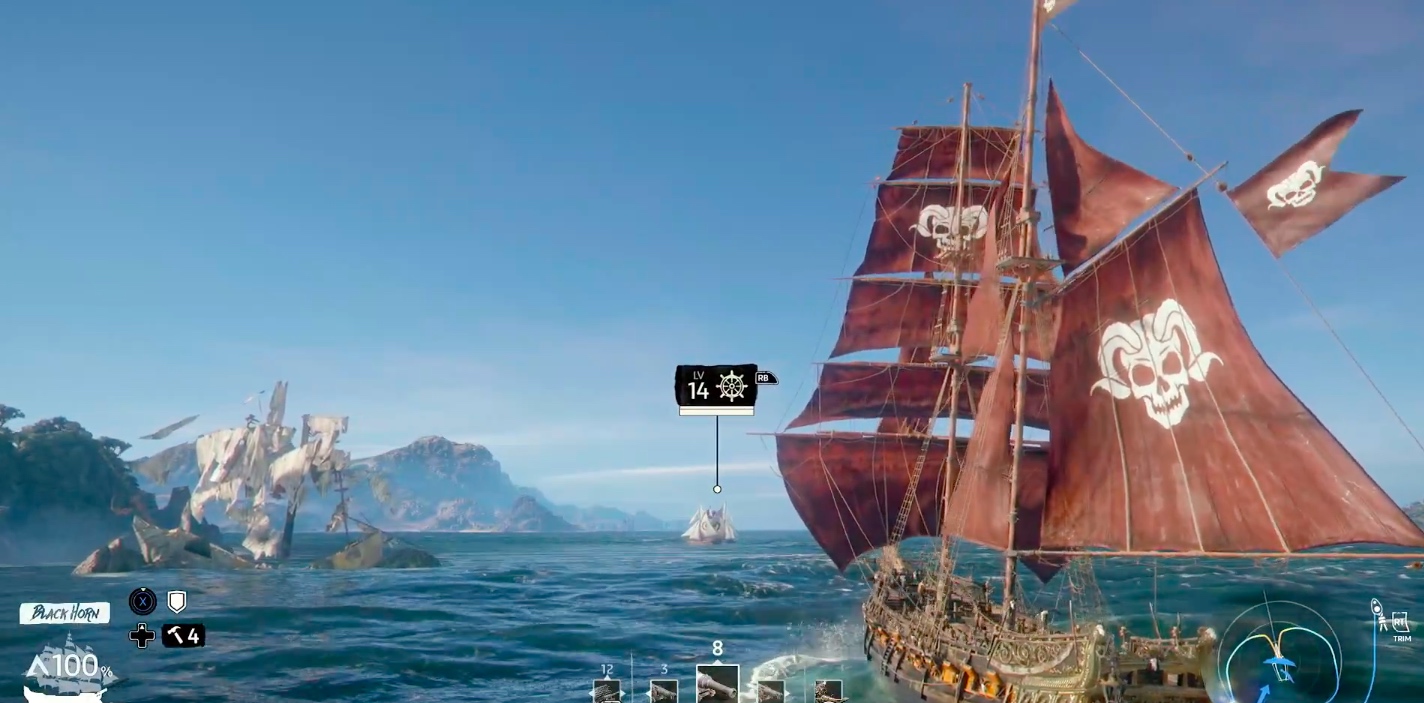1424x703 pixels.
Task: Select the weapon slot with 12 ammo
Action: pos(607,690)
